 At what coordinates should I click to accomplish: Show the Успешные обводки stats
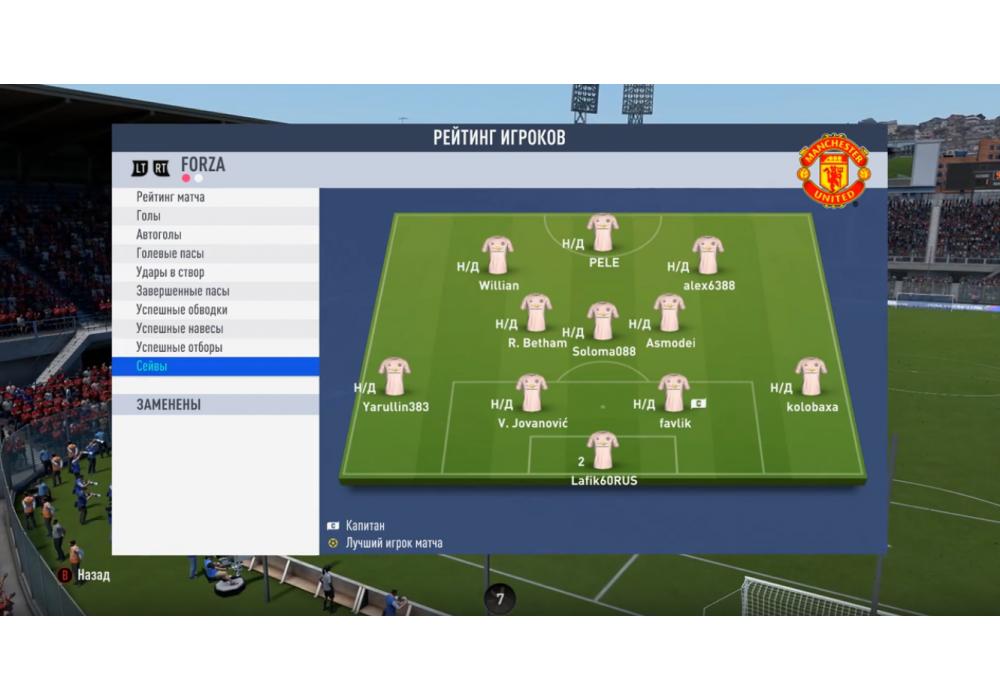coord(215,310)
